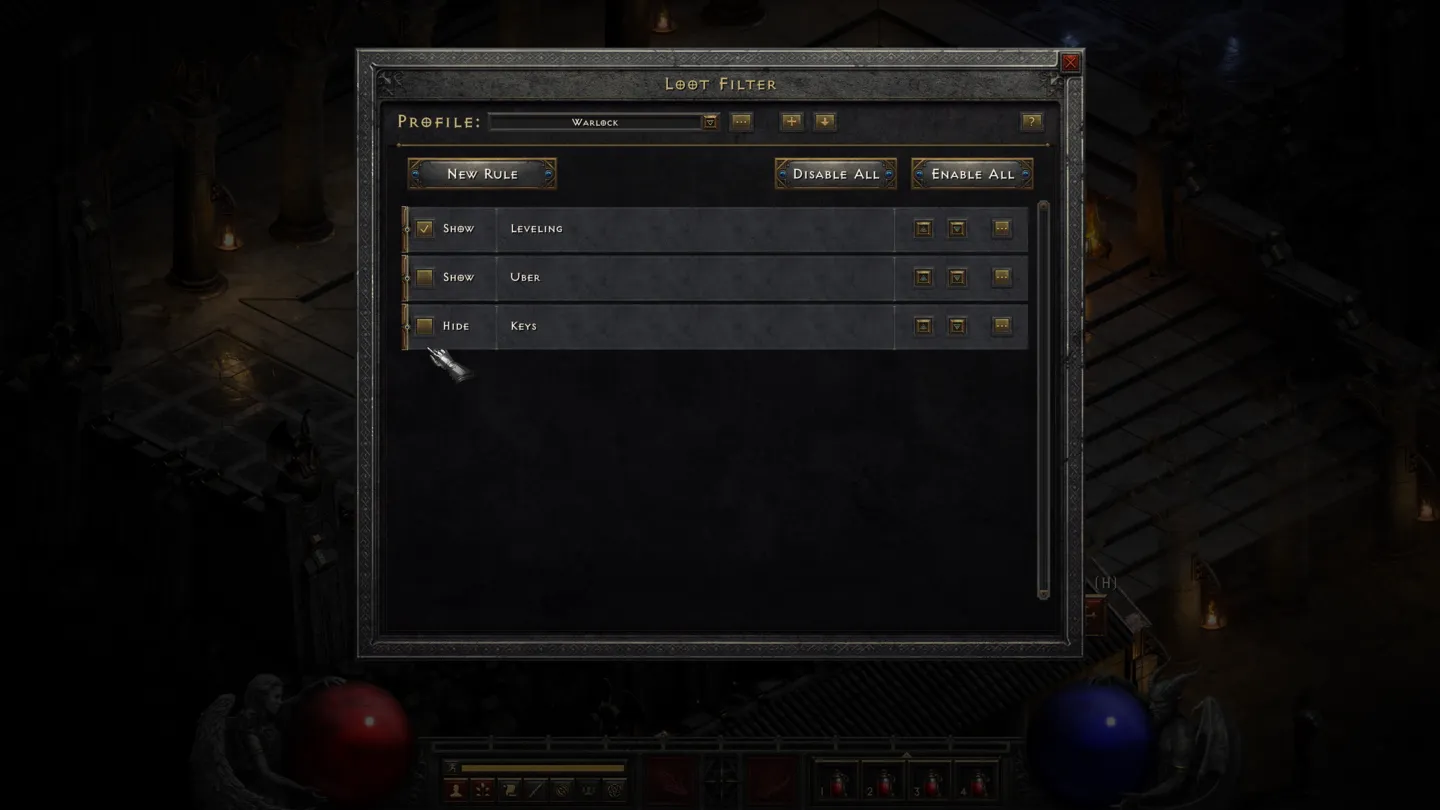Open extra options for the Leveling rule

click(x=1001, y=228)
